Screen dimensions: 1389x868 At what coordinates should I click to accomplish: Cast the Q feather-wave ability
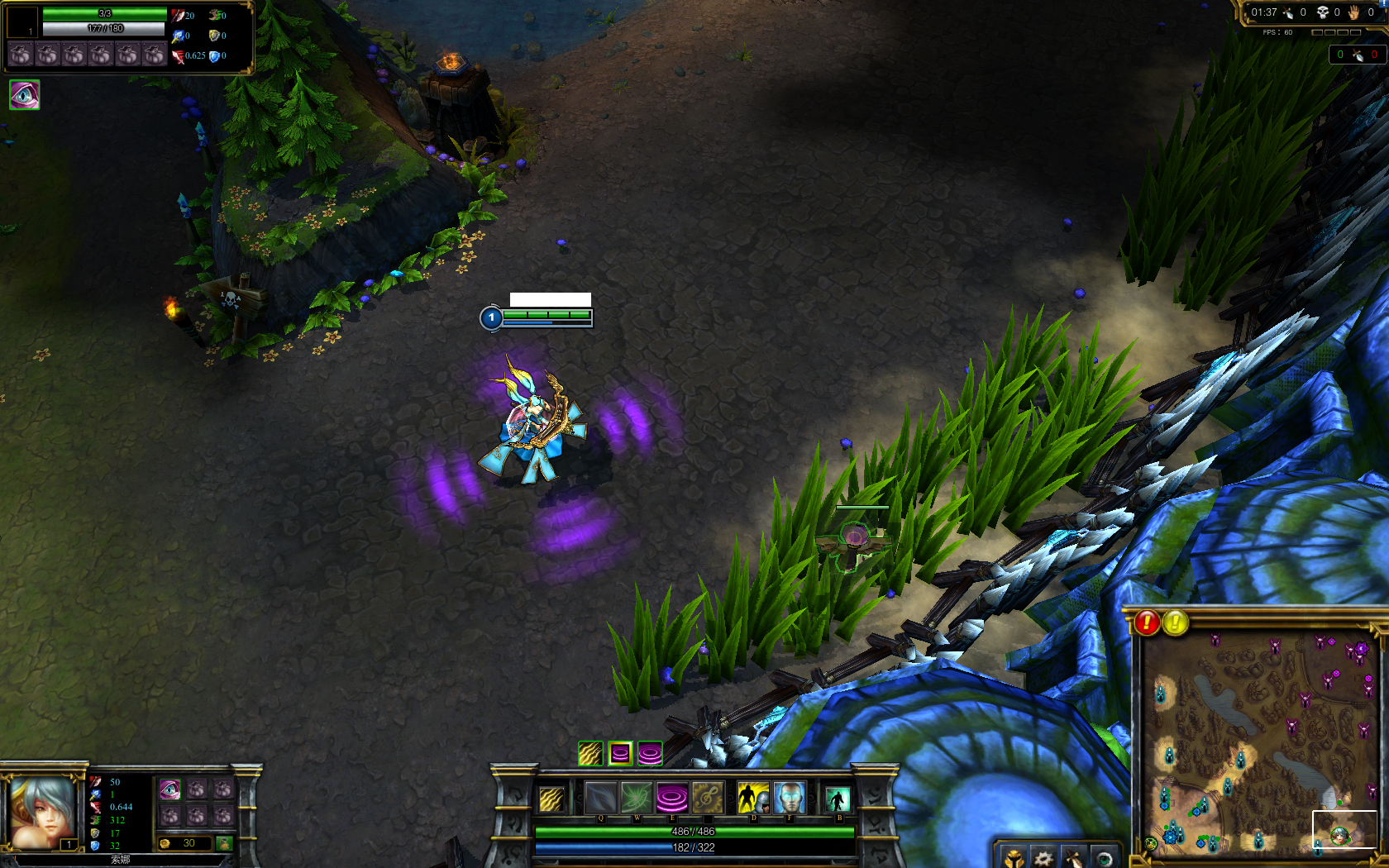601,799
